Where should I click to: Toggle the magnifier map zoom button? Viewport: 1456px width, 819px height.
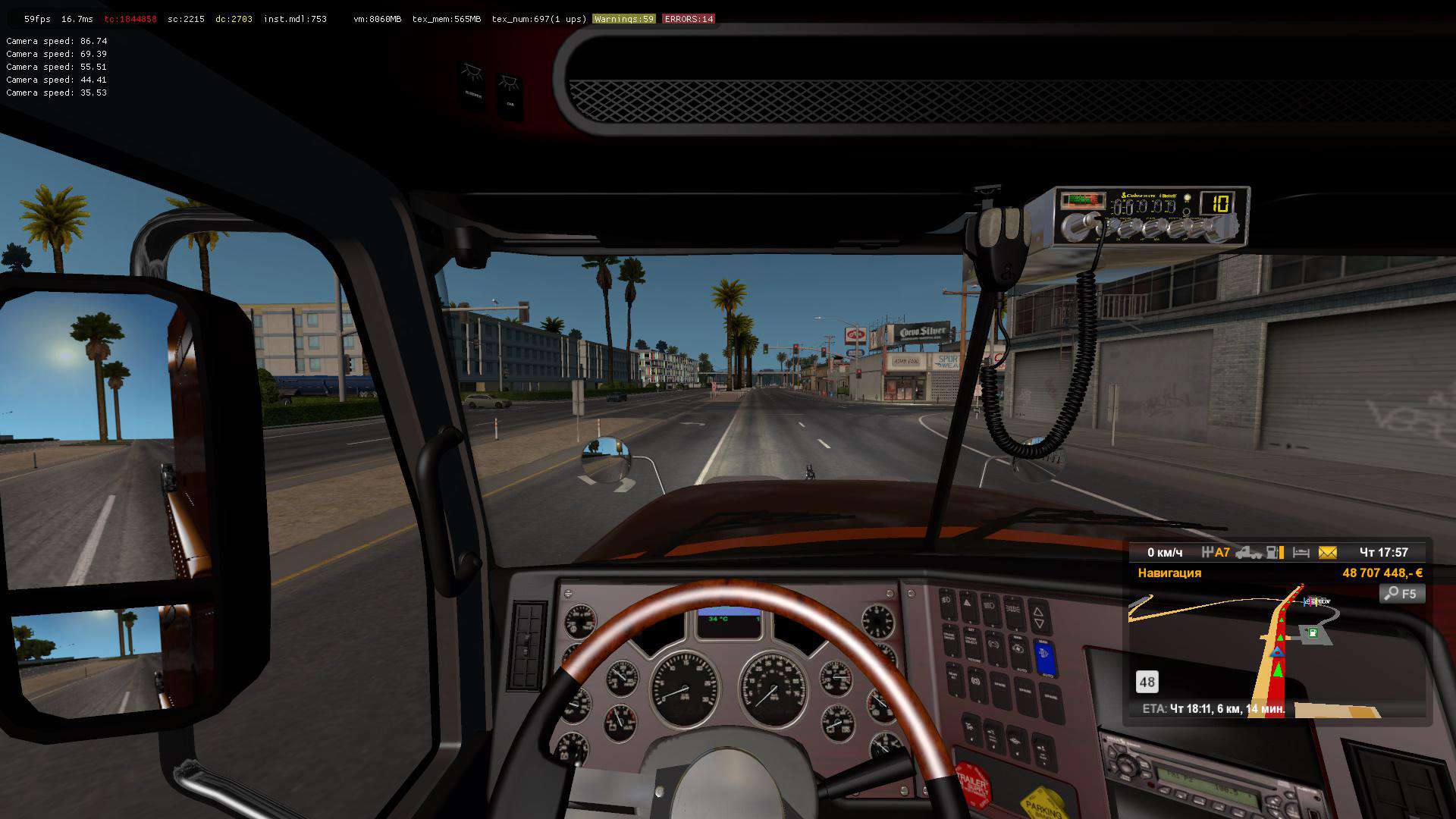[1401, 594]
